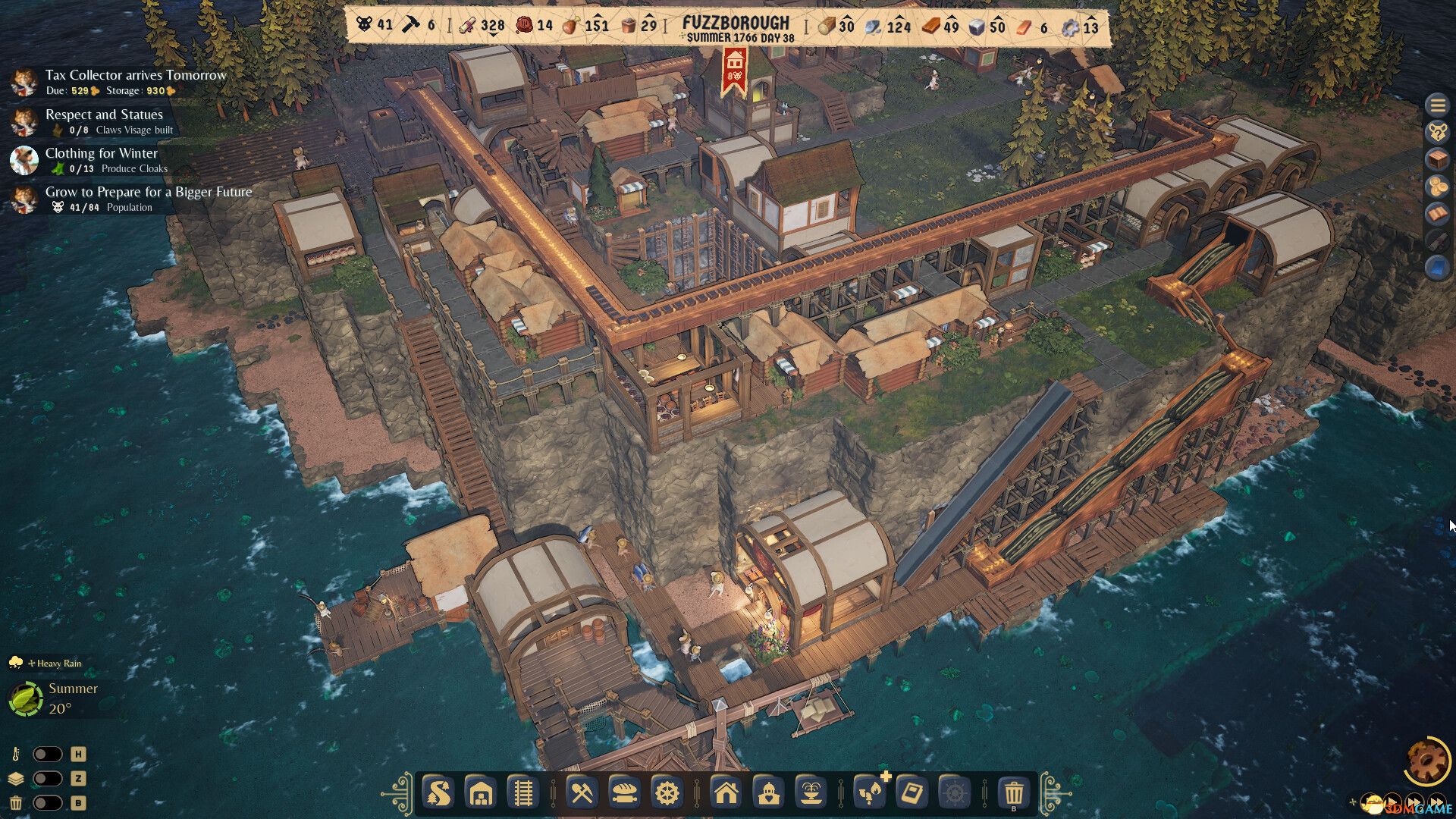1456x819 pixels.
Task: Enable the Z layers overlay switch
Action: (47, 777)
